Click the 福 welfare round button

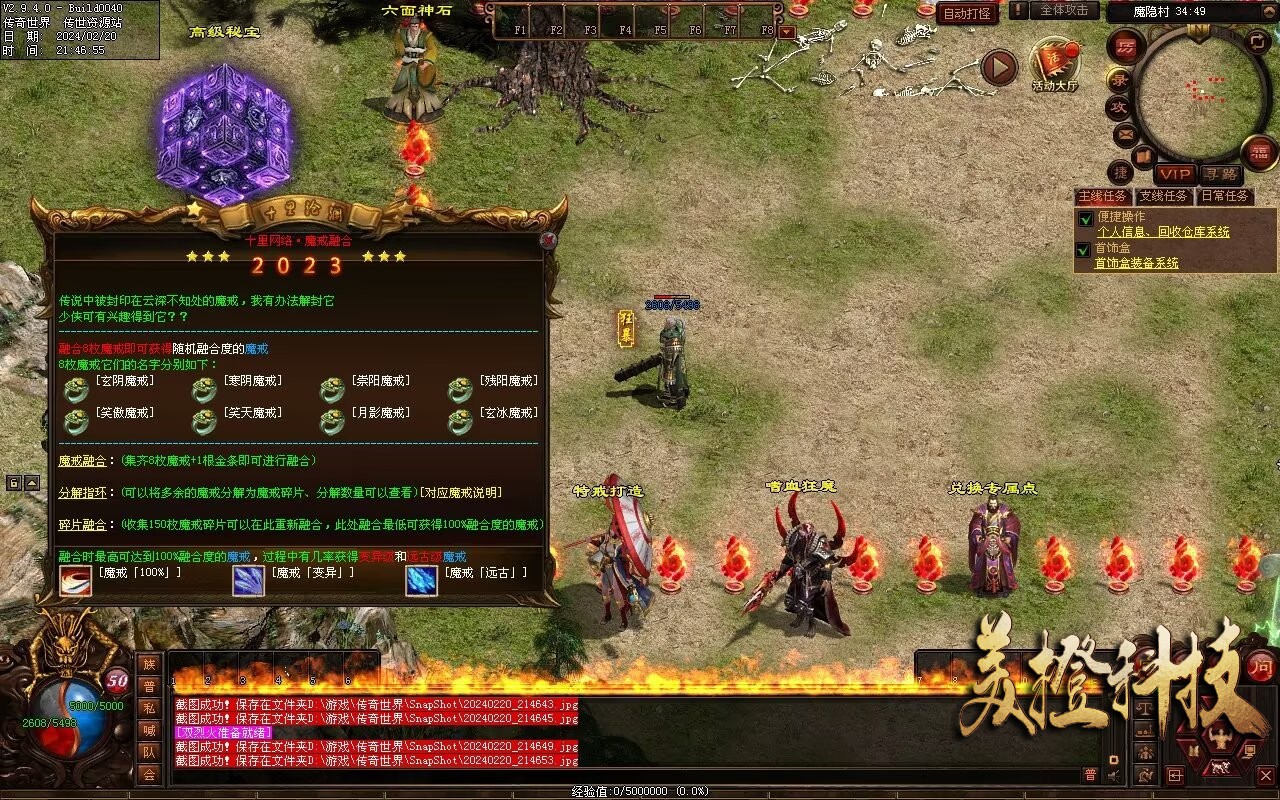point(1259,153)
